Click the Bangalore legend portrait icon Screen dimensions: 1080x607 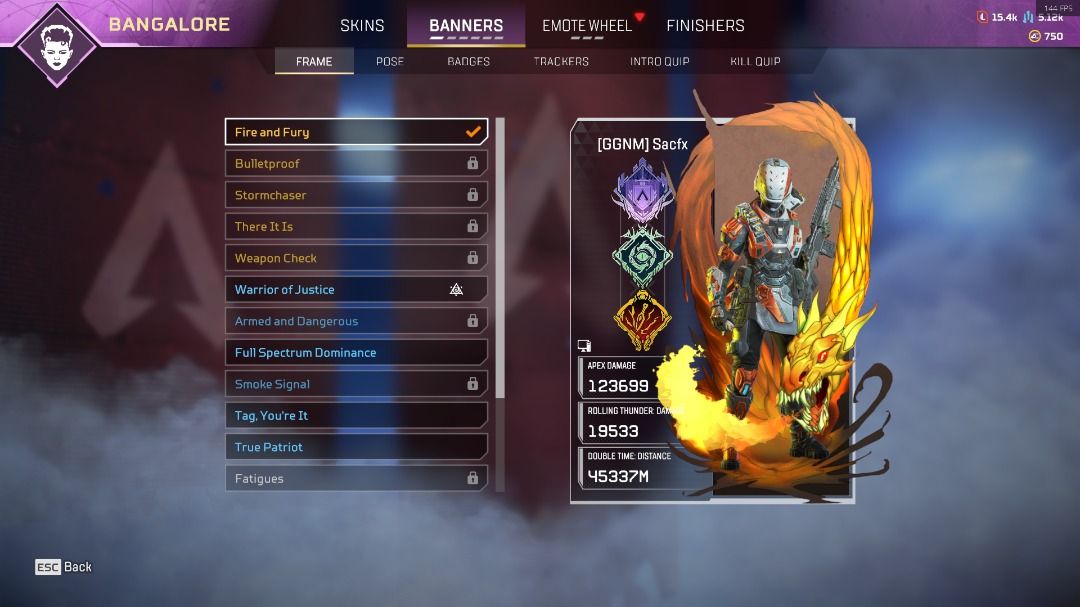tap(56, 44)
